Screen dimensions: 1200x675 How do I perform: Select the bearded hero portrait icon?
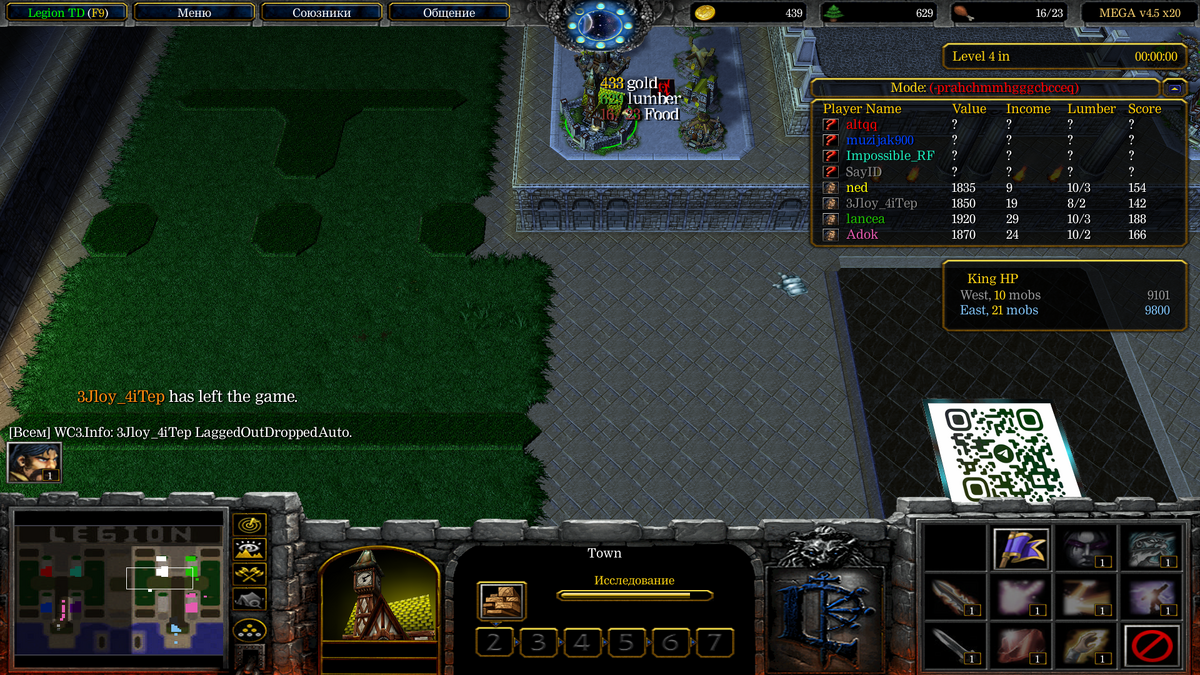pos(34,462)
